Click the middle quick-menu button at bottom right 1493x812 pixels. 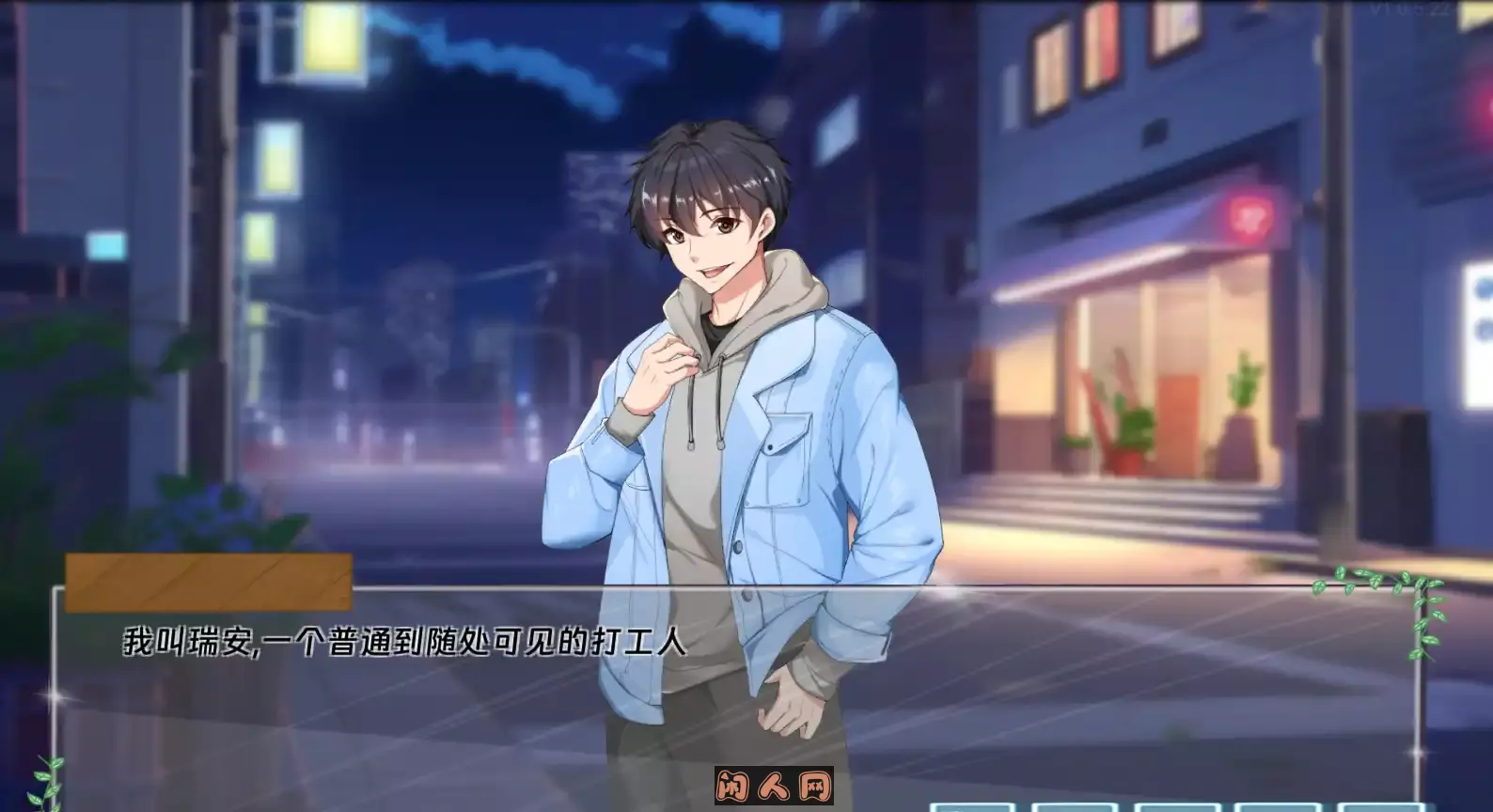1176,806
